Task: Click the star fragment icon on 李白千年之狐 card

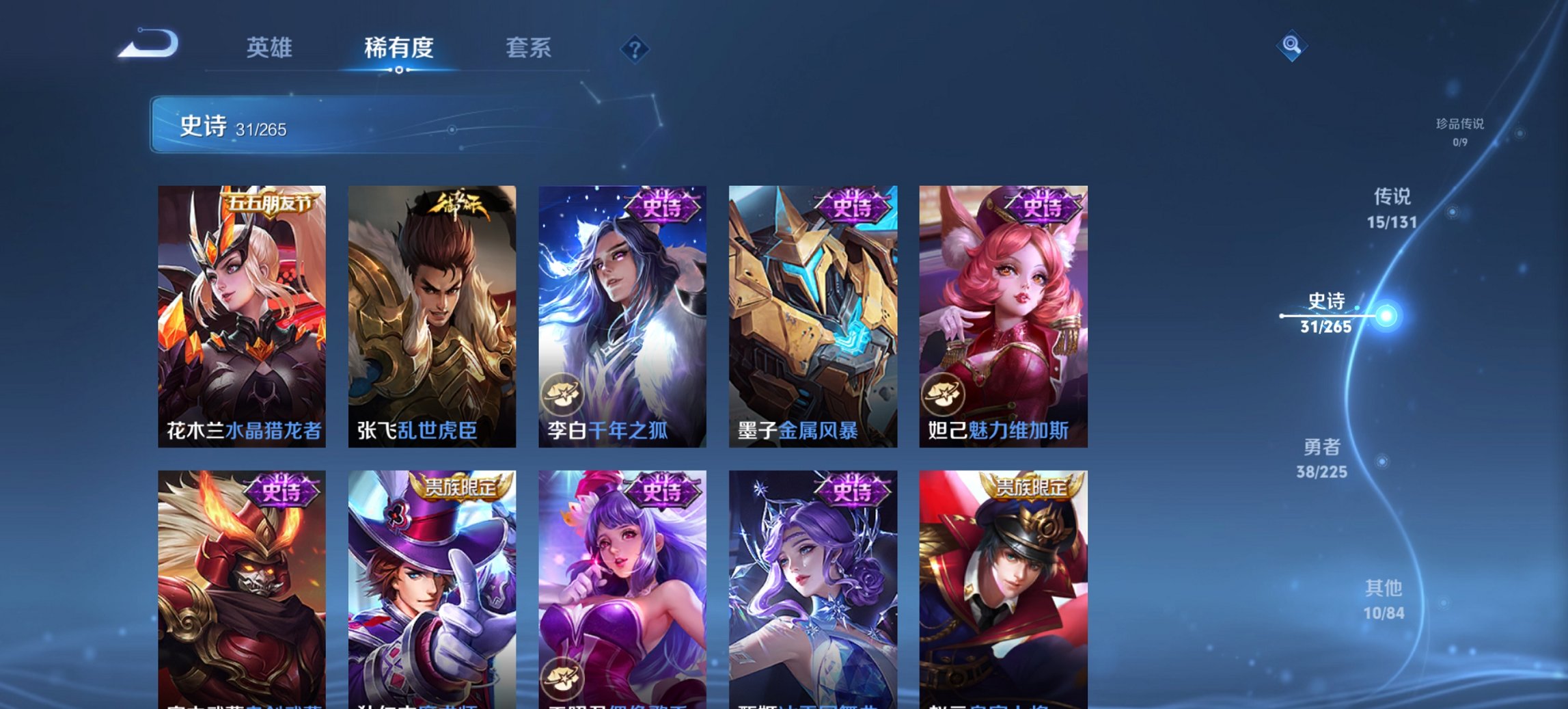Action: point(564,392)
